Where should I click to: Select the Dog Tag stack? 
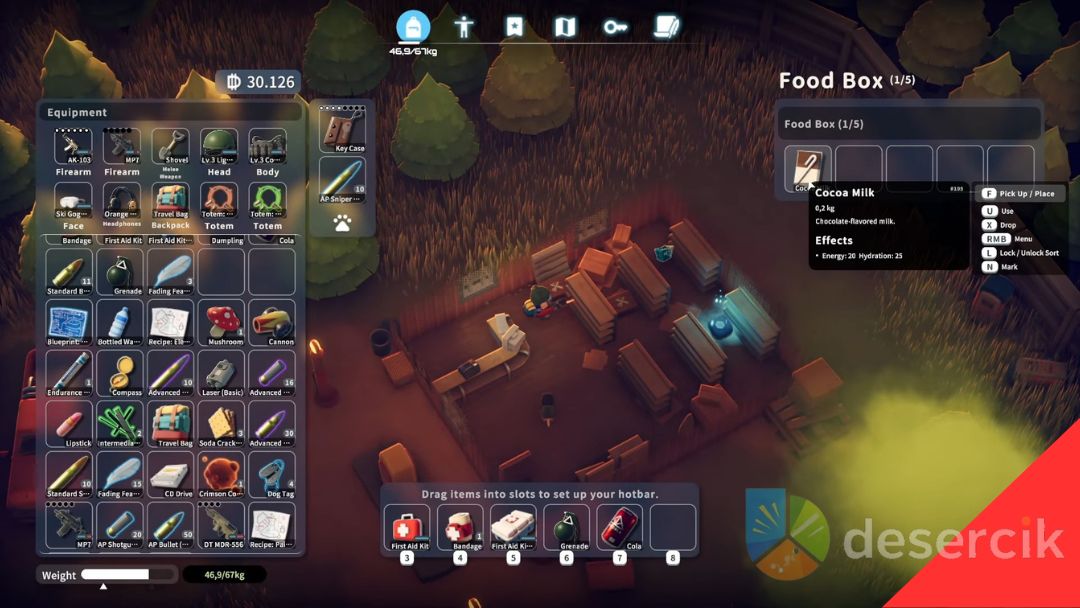(272, 473)
